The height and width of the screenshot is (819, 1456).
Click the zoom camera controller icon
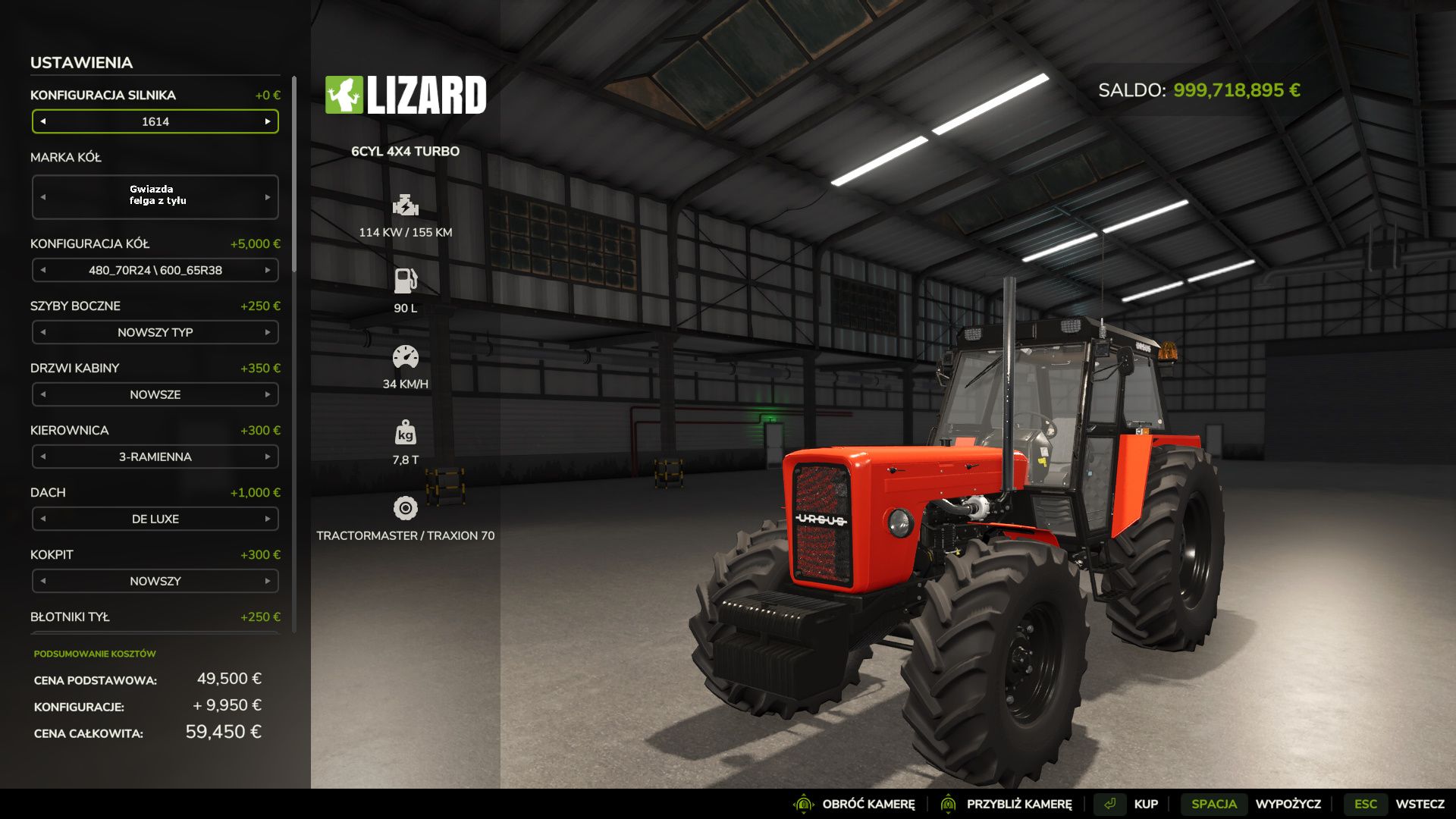949,803
